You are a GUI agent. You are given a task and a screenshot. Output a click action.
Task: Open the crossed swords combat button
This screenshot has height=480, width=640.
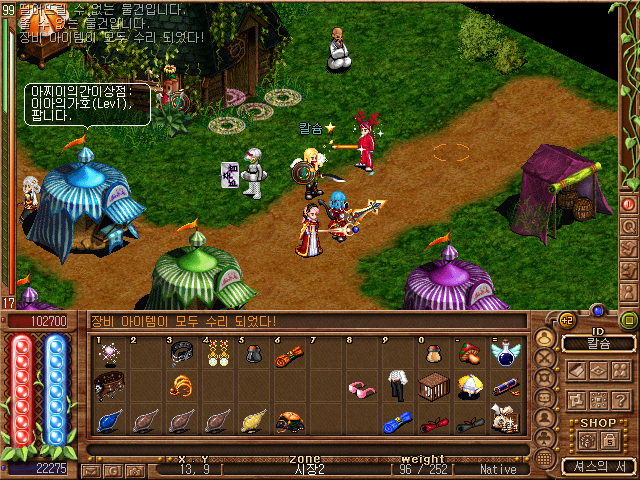coord(544,356)
